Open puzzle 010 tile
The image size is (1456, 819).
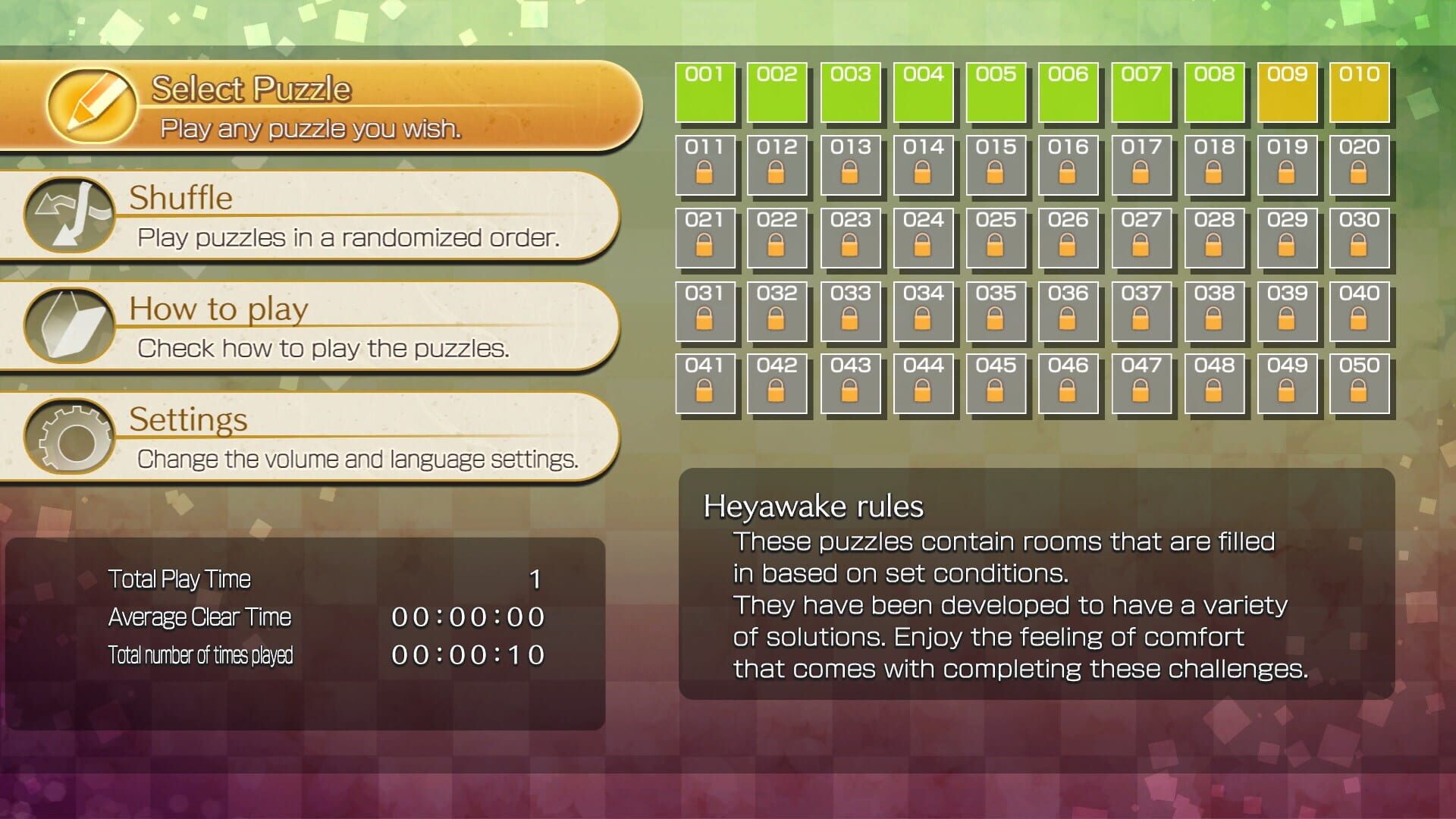pyautogui.click(x=1360, y=93)
